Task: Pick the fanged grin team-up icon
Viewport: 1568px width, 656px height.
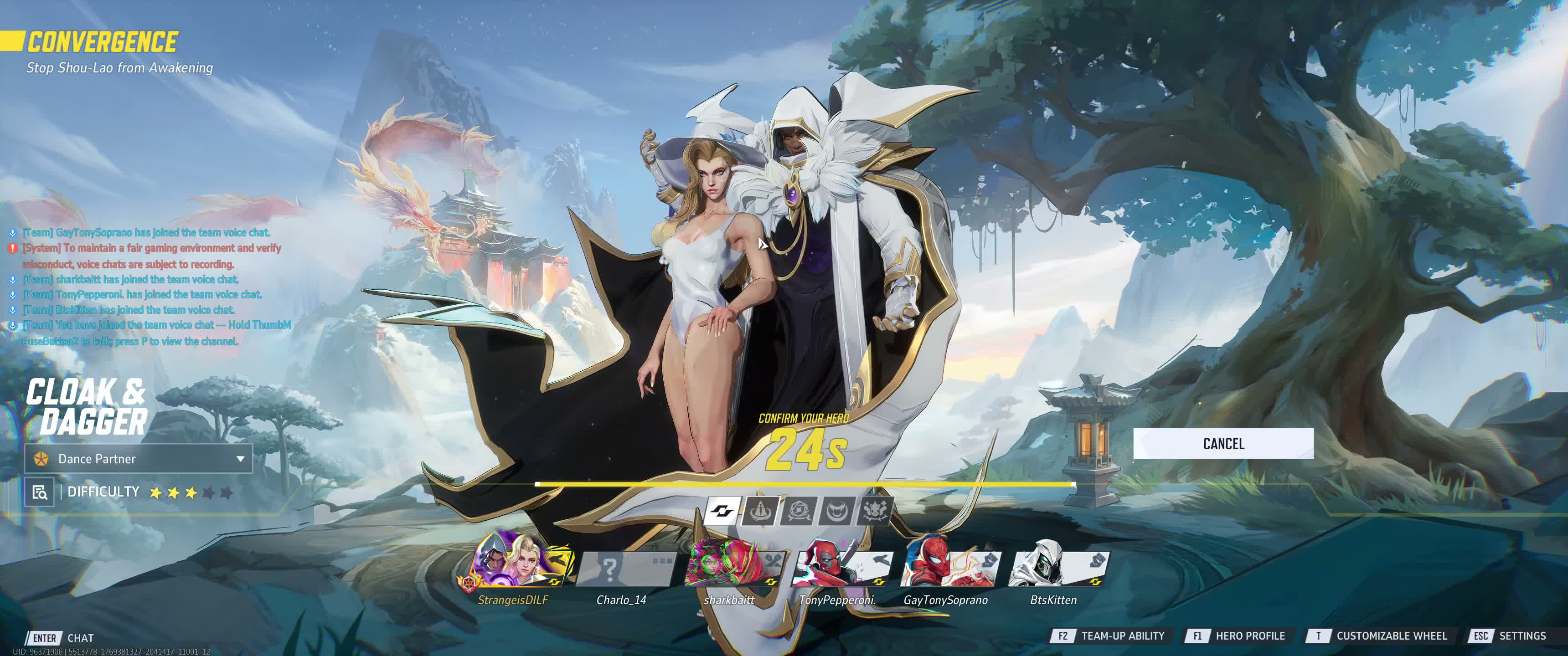Action: (x=837, y=510)
